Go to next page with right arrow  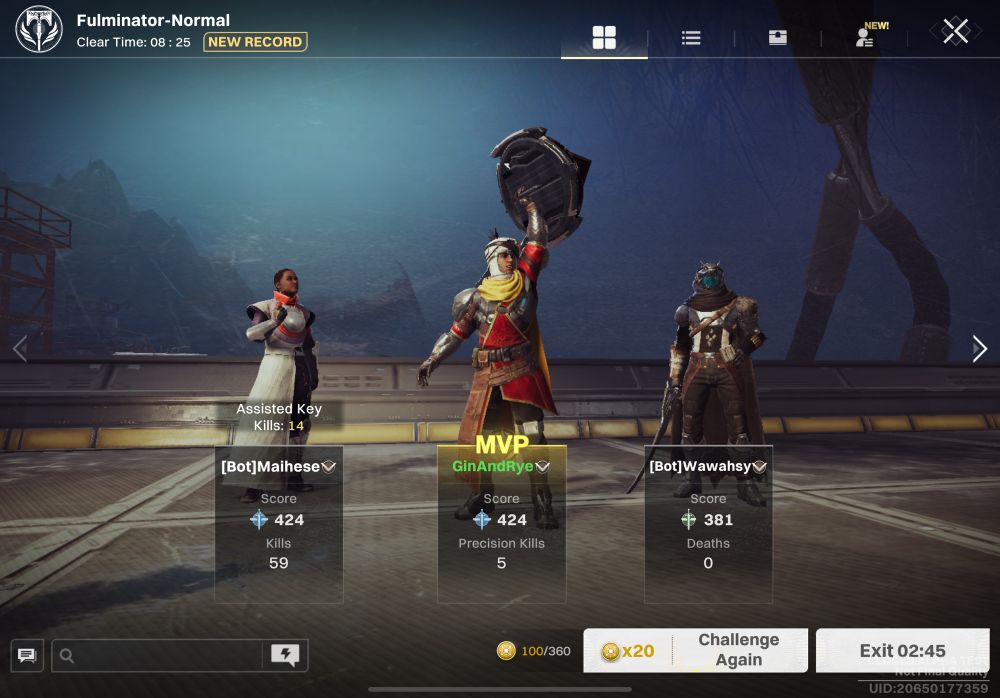pos(980,348)
